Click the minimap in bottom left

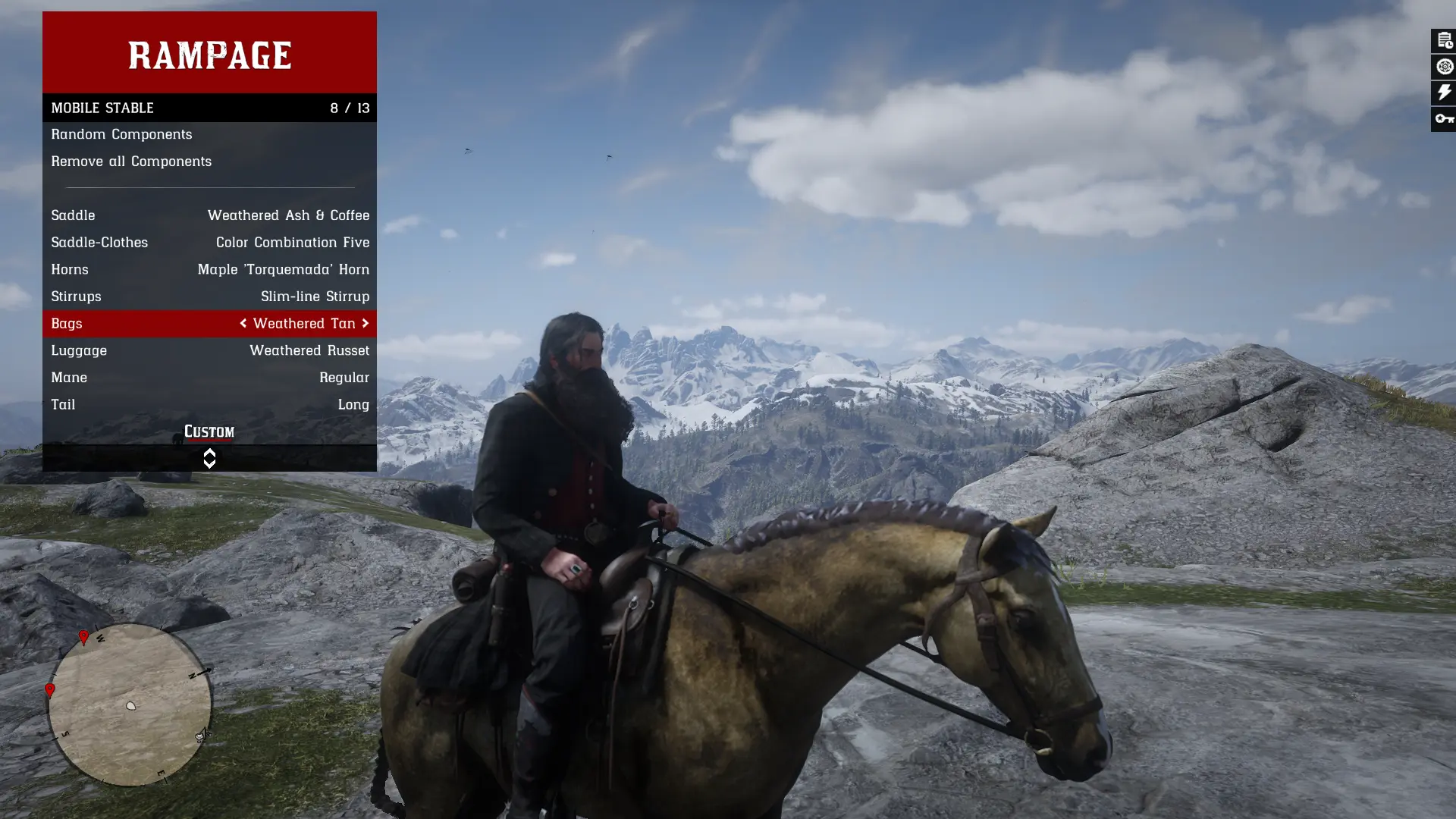[x=130, y=705]
